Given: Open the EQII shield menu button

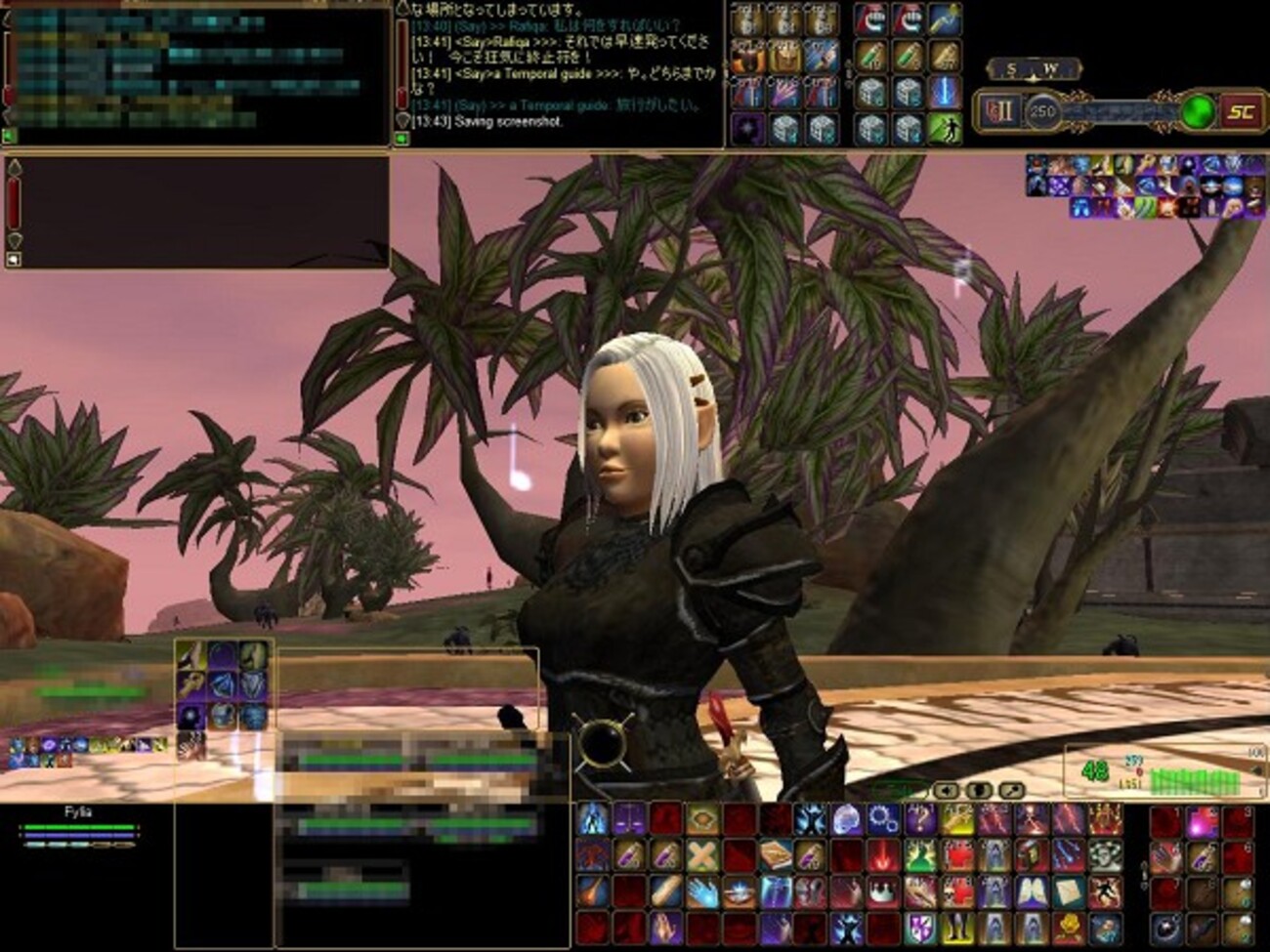Looking at the screenshot, I should pyautogui.click(x=998, y=111).
